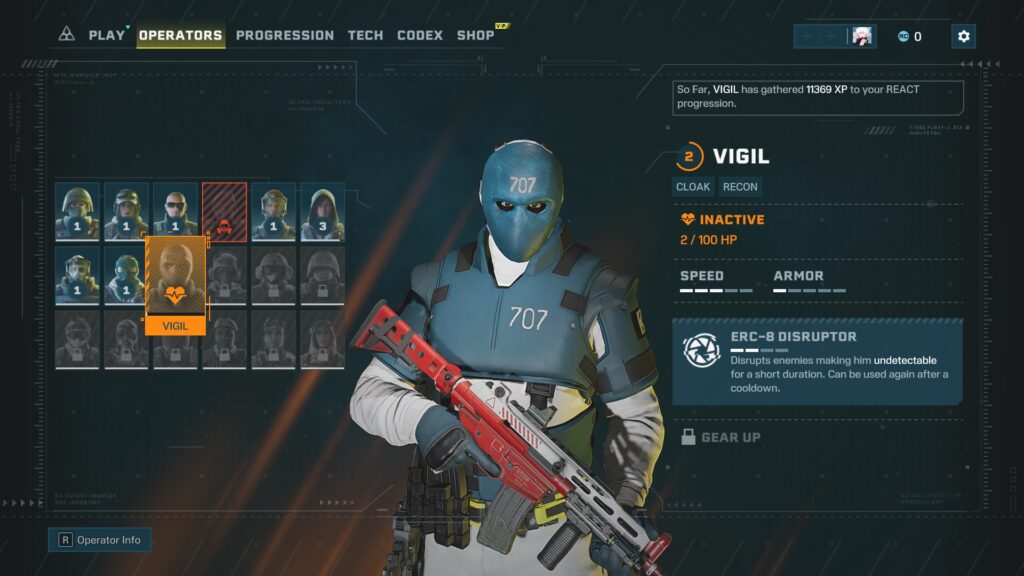Choose the red-striped MIA operator card
The height and width of the screenshot is (576, 1024).
224,212
